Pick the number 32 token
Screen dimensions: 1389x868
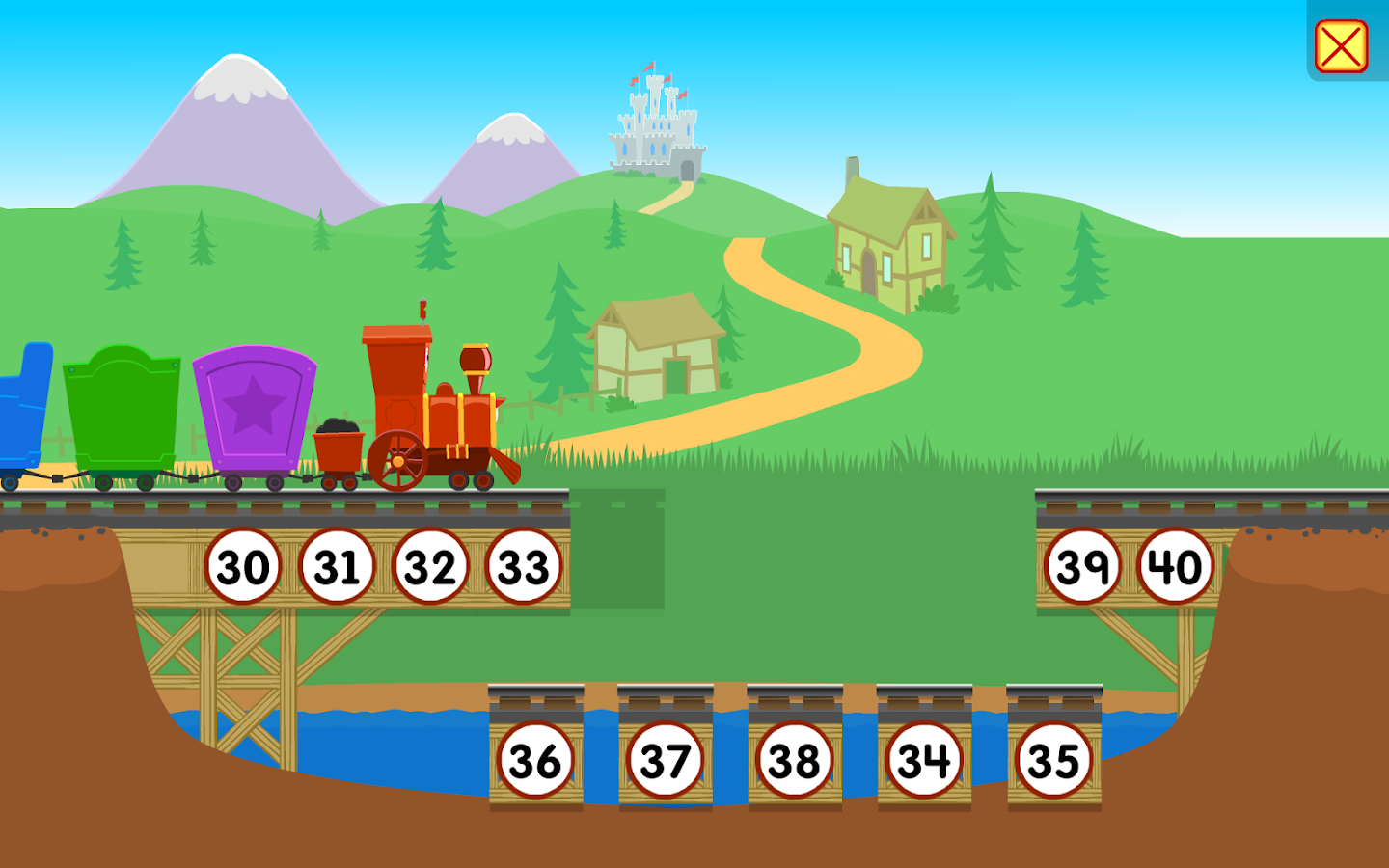[431, 566]
